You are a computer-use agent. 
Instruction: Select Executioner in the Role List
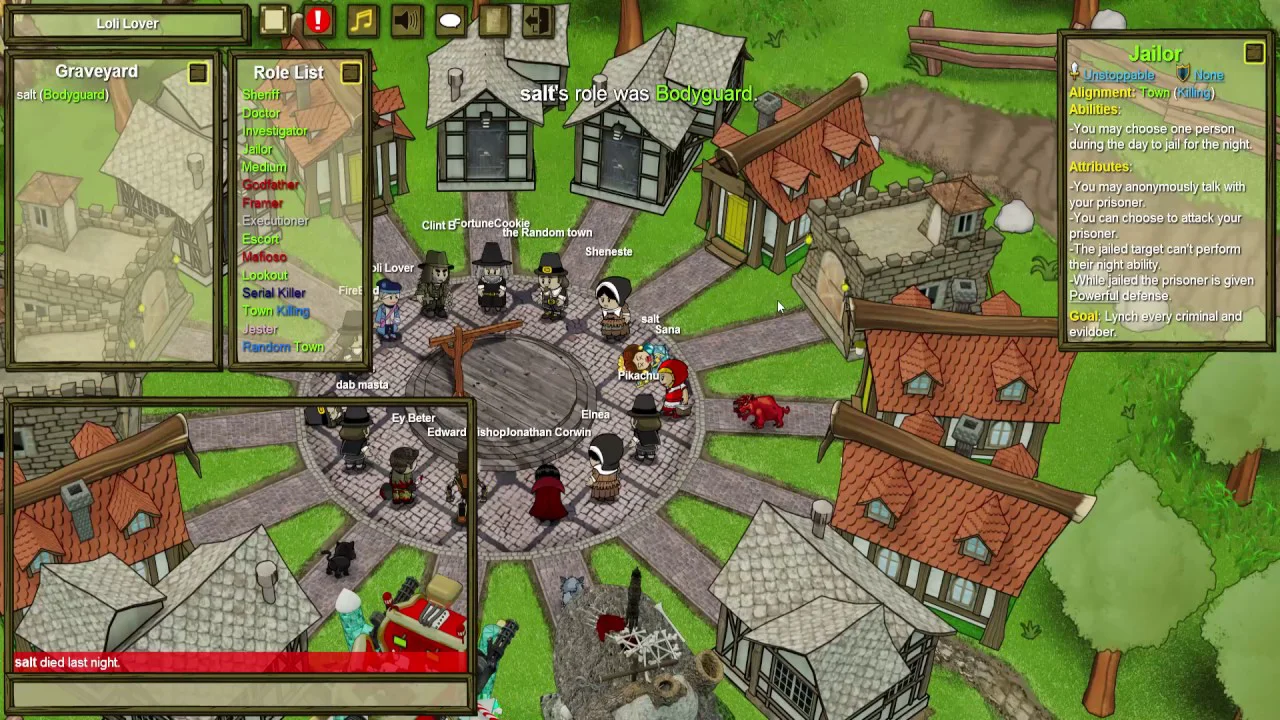(276, 221)
